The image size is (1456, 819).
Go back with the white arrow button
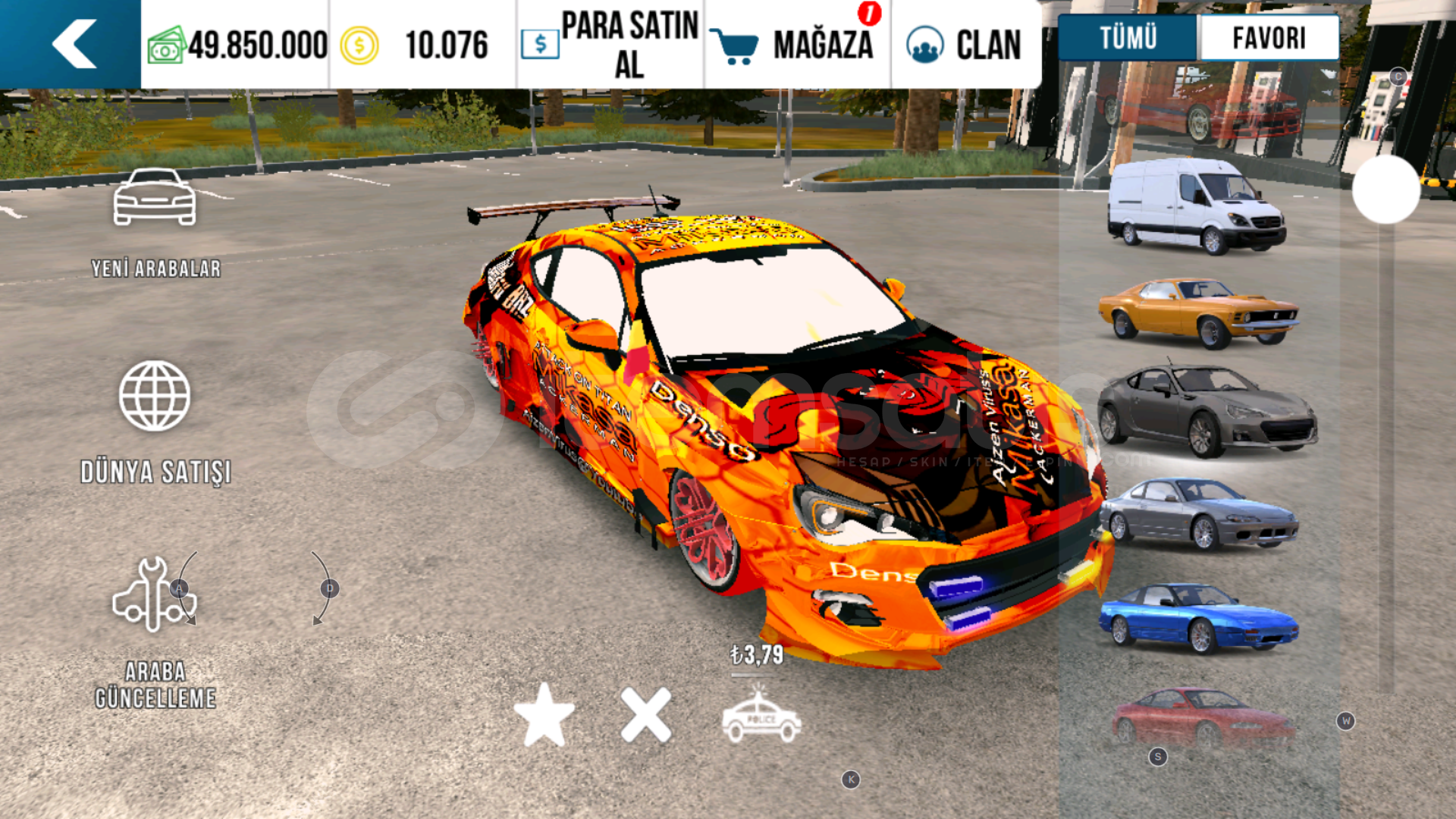coord(74,44)
